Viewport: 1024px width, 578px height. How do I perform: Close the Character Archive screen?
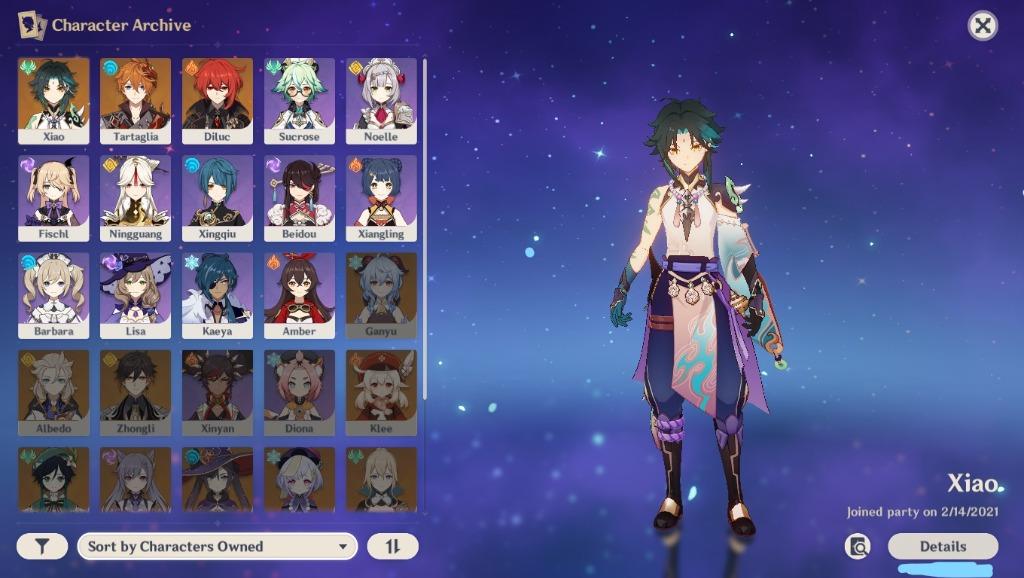(983, 26)
